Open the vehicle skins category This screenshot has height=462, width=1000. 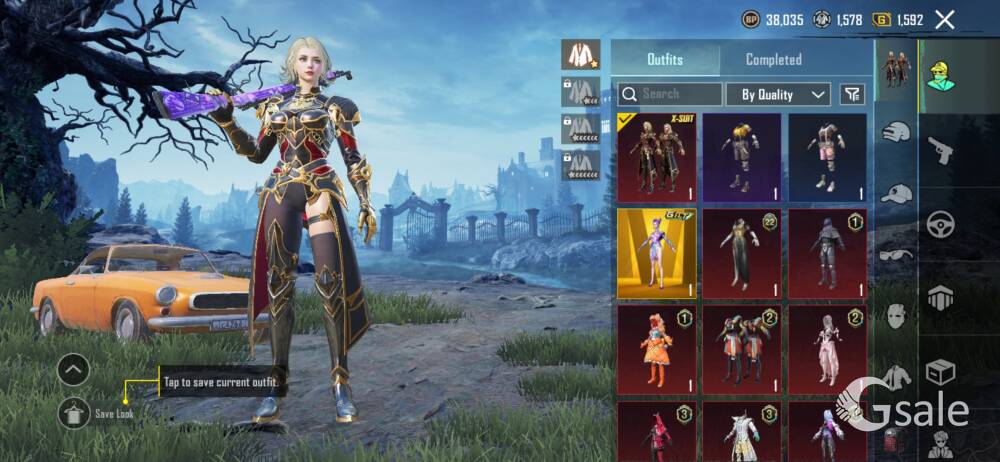point(941,224)
